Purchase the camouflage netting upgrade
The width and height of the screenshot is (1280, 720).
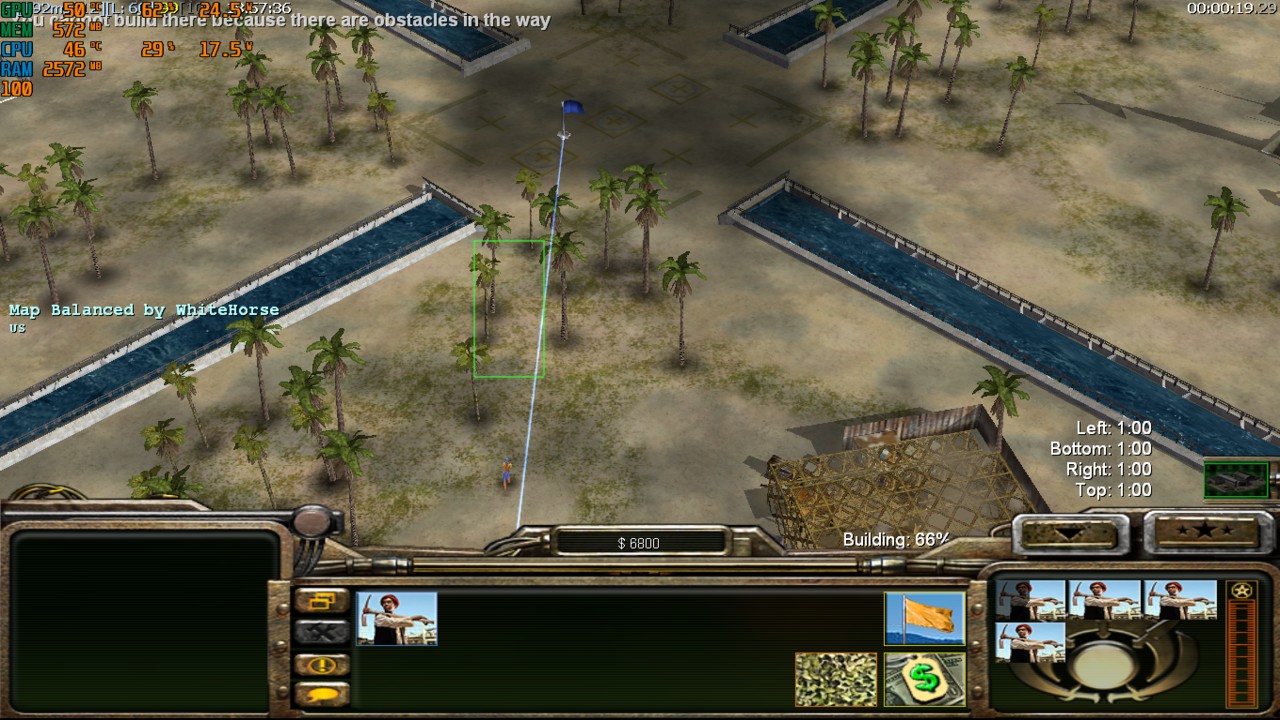click(x=836, y=679)
